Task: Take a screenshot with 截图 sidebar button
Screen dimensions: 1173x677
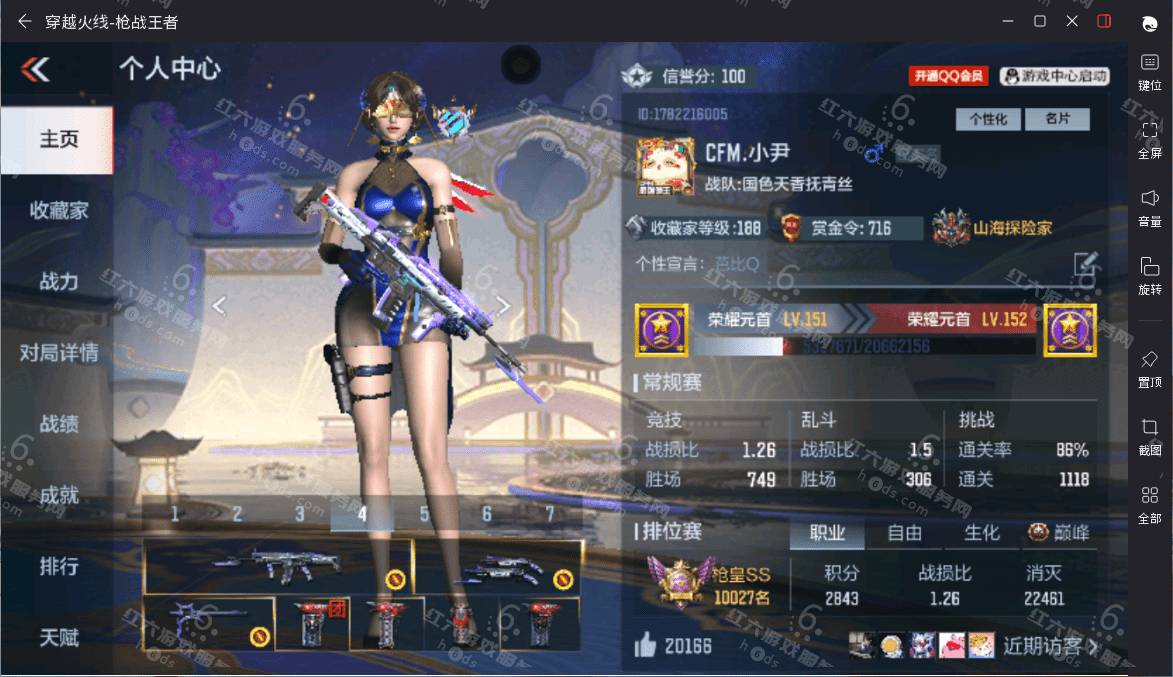Action: pyautogui.click(x=1149, y=436)
